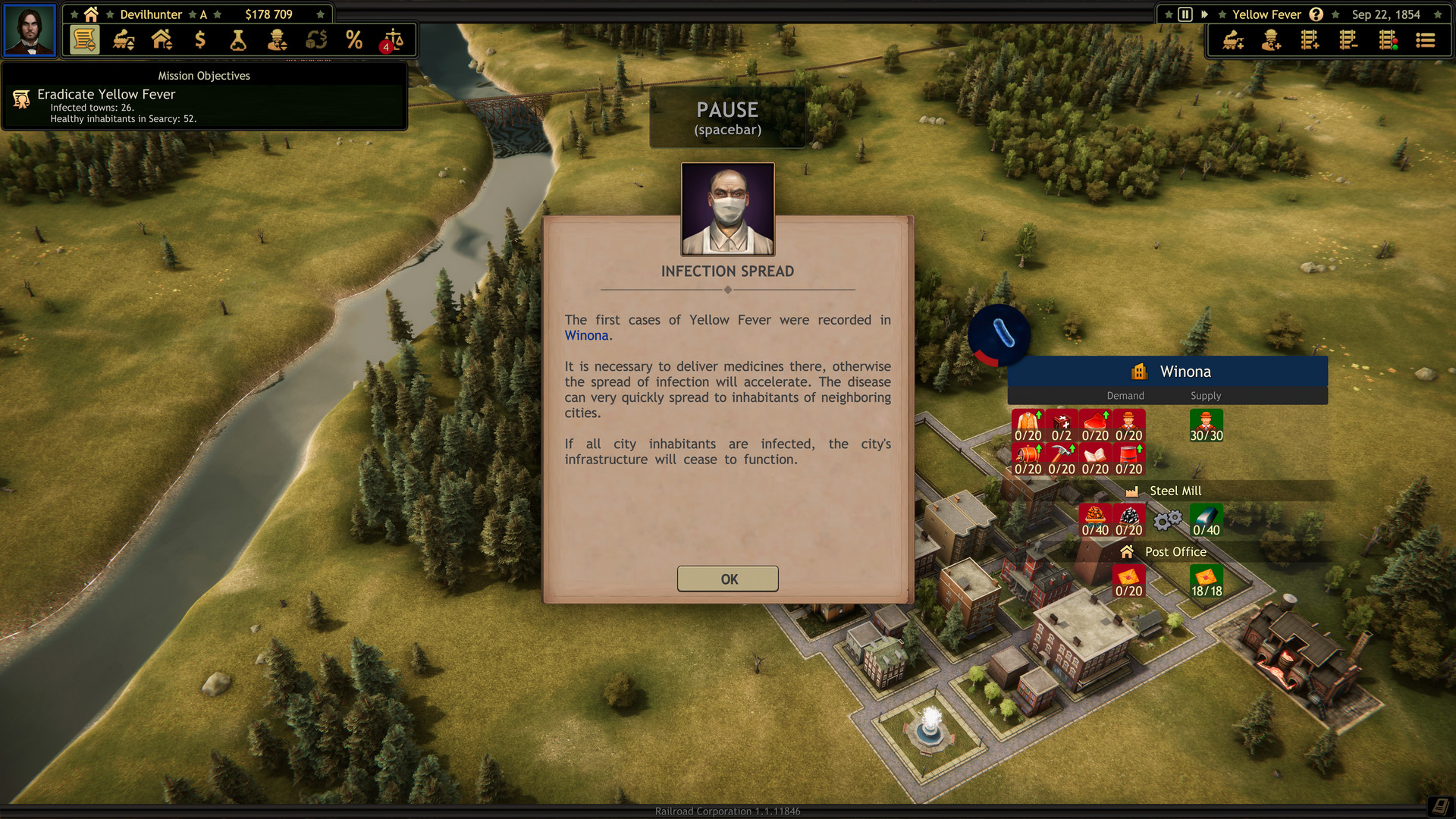Open the Yellow Fever help question mark
The image size is (1456, 819).
tap(1316, 14)
